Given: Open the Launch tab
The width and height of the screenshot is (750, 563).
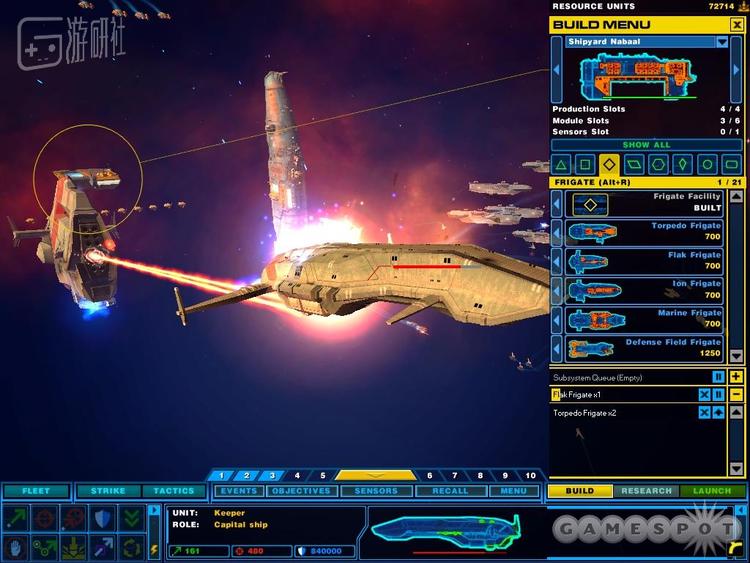Looking at the screenshot, I should coord(712,491).
